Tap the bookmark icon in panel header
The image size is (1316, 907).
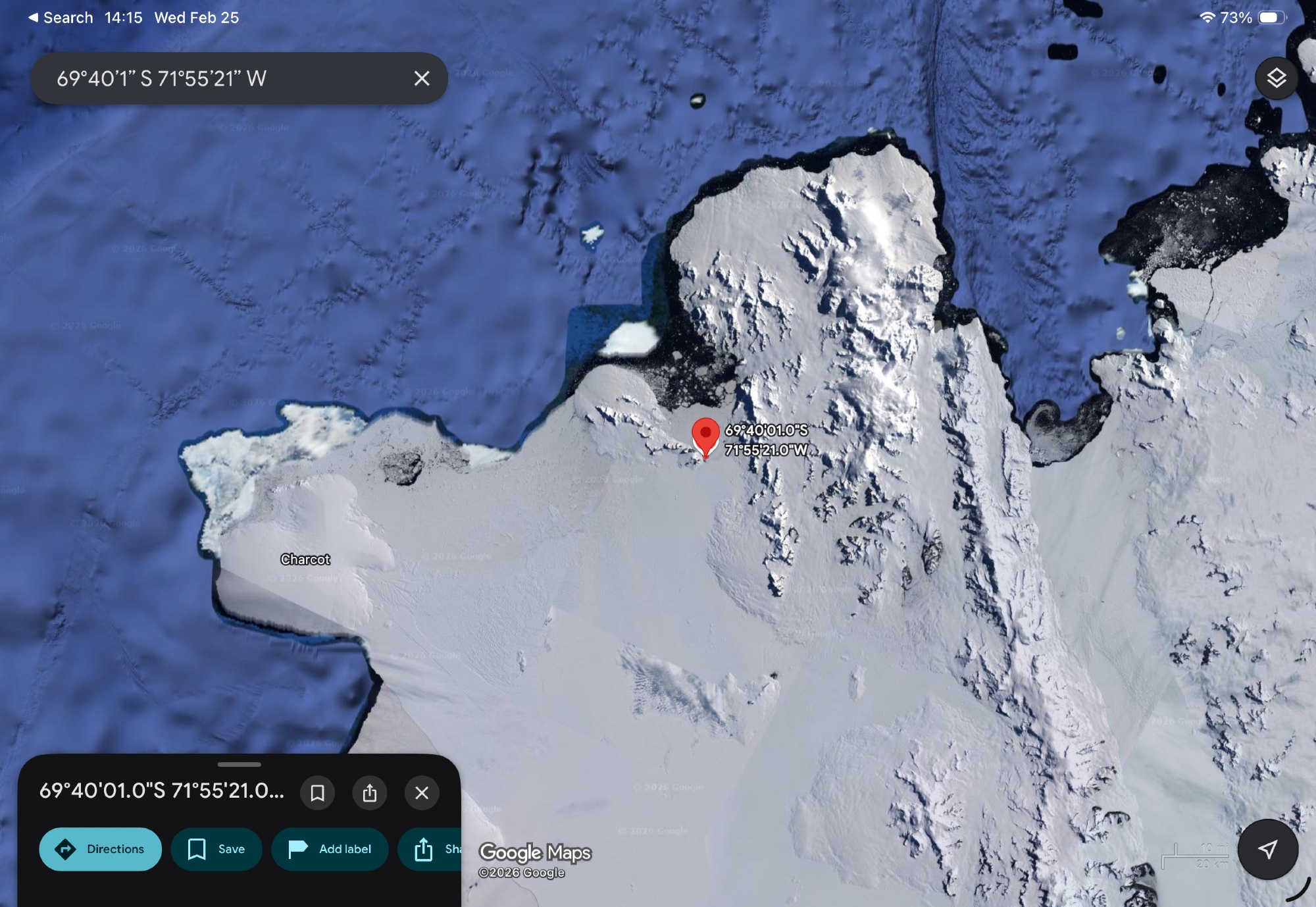[317, 792]
